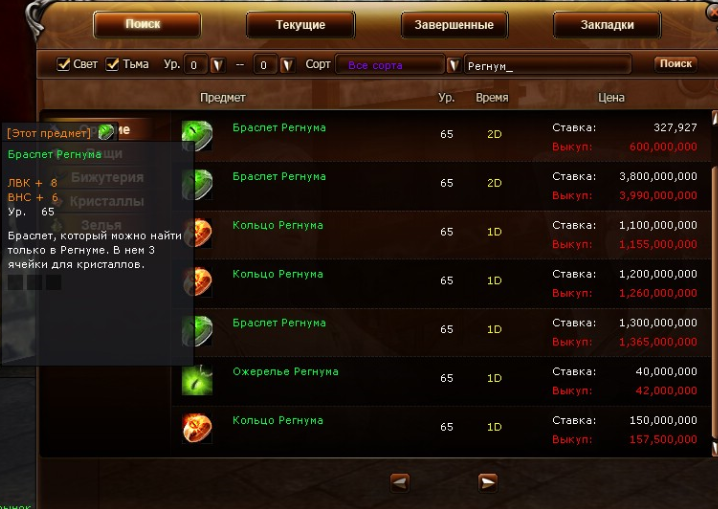This screenshot has width=718, height=509.
Task: Switch to the Текущие tab
Action: click(x=300, y=24)
